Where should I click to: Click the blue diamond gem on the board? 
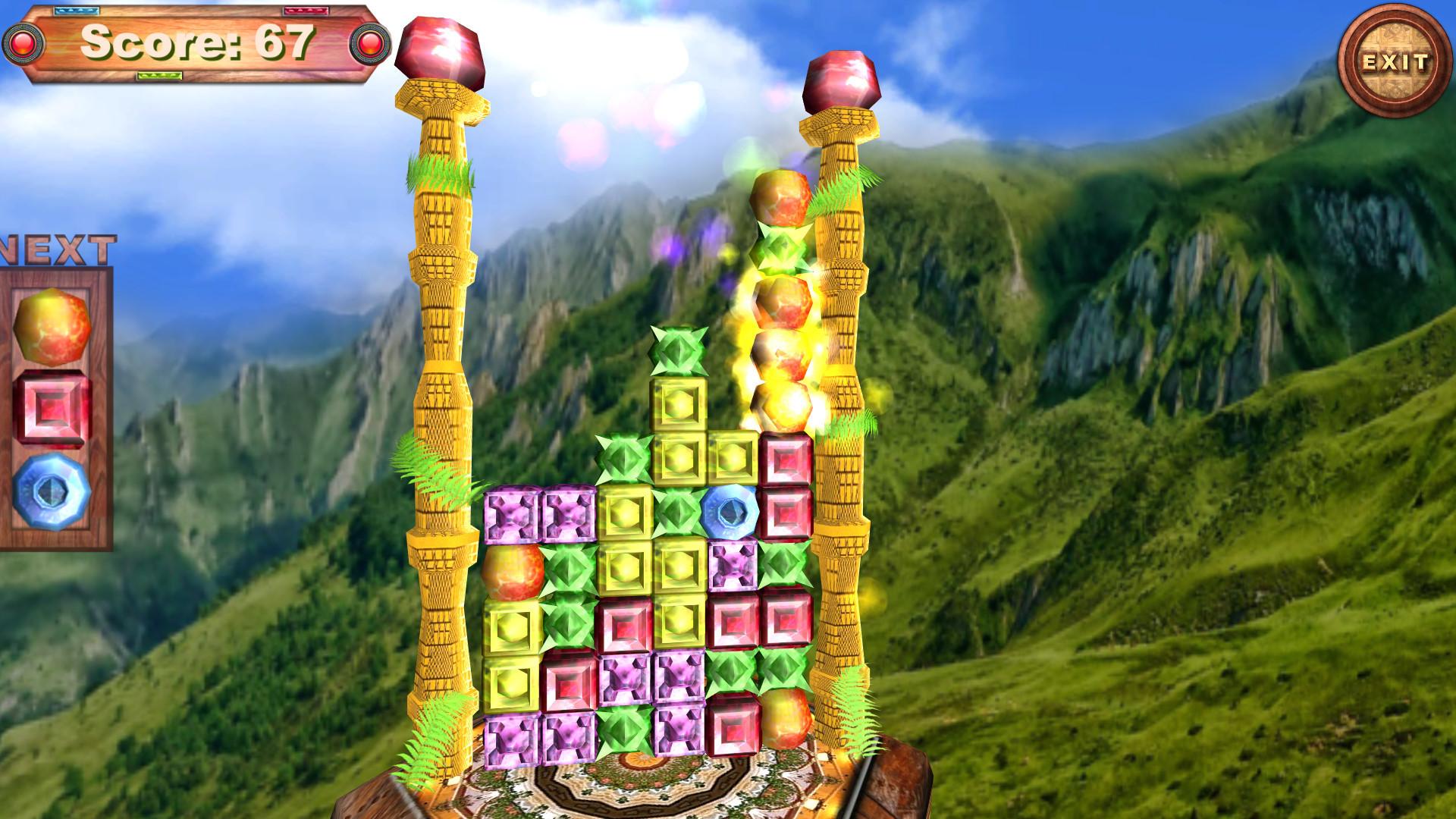(730, 513)
